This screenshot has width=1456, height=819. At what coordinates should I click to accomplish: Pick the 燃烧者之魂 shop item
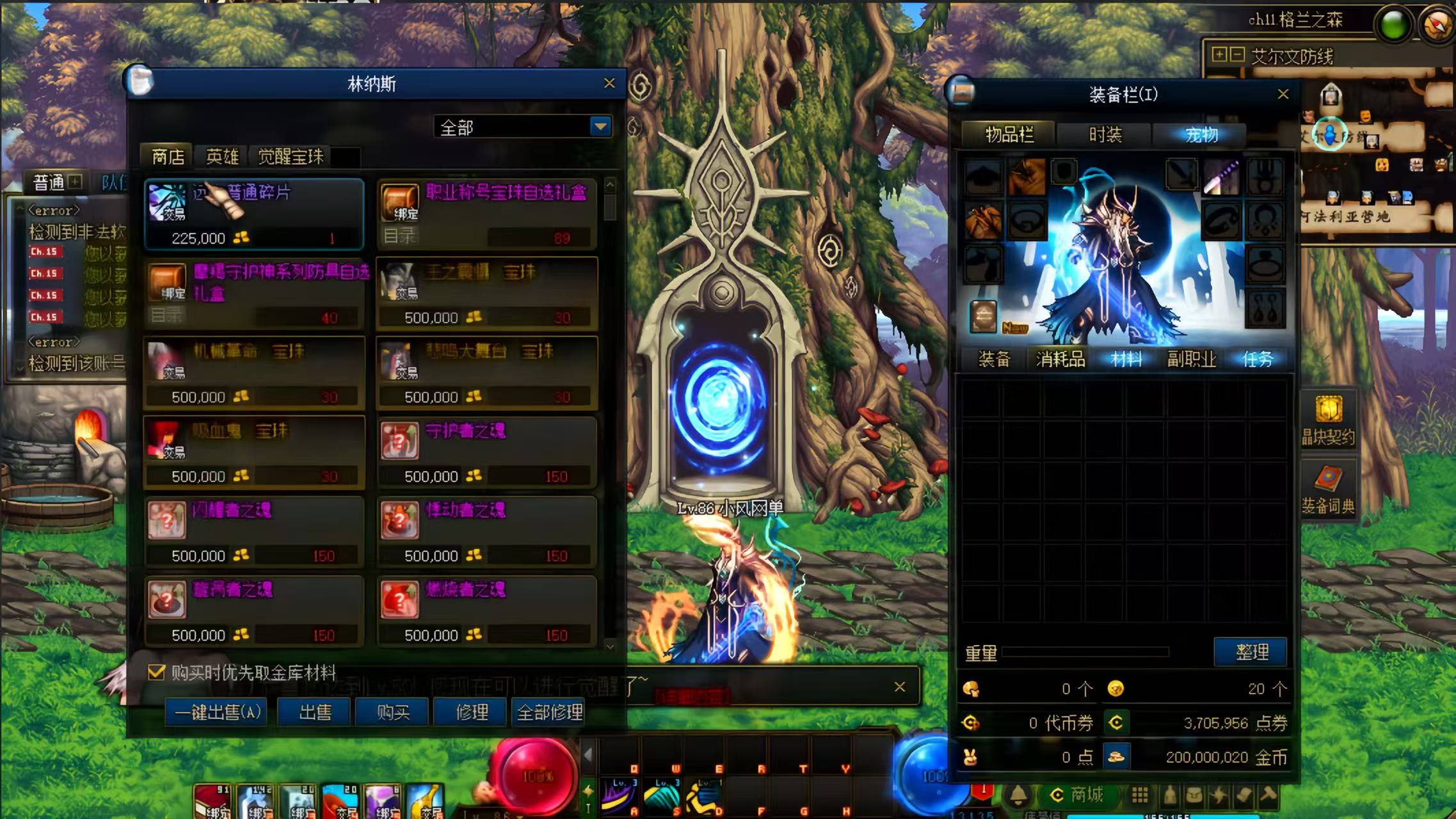click(486, 611)
